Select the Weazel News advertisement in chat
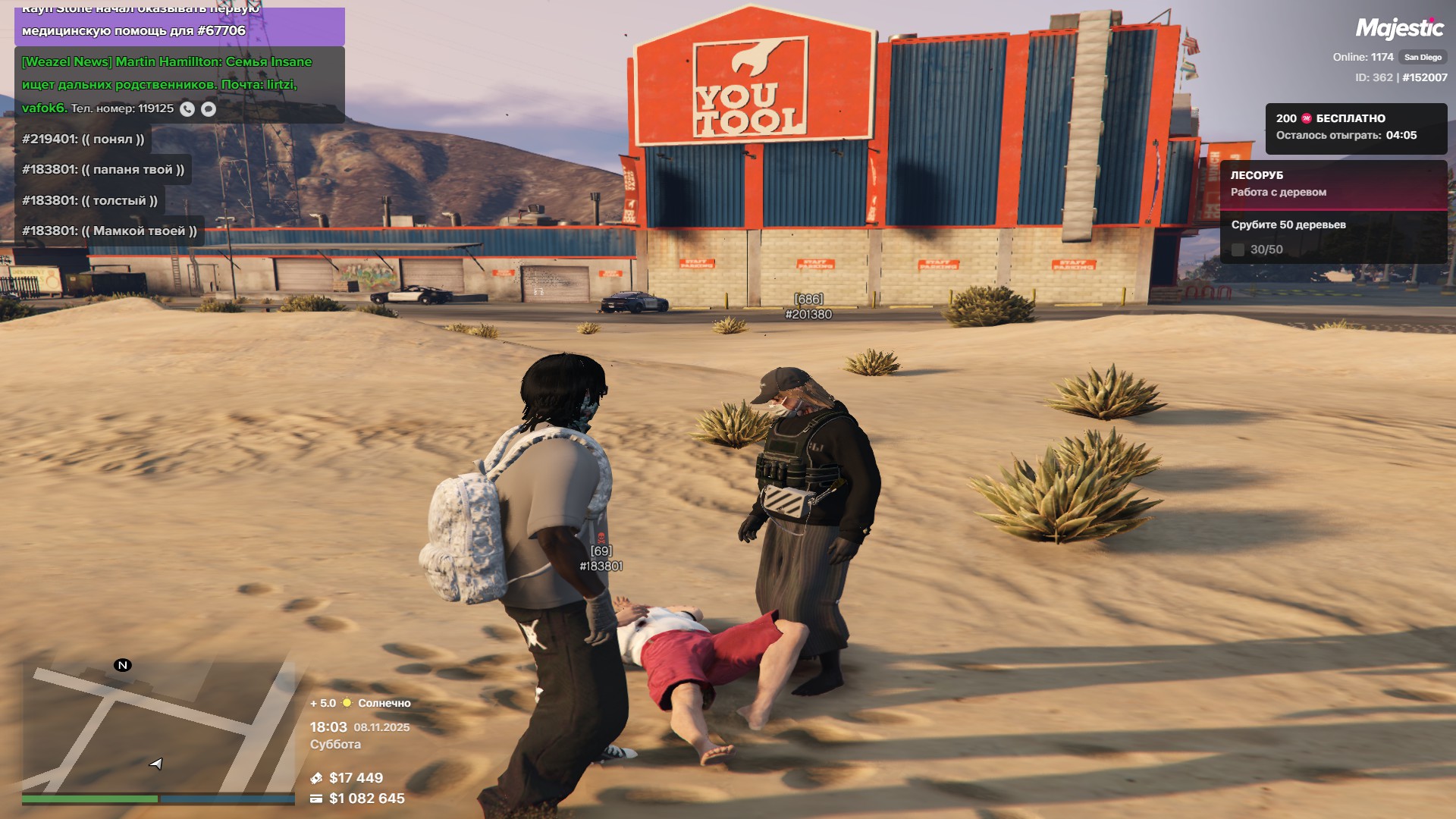Screen dimensions: 1456x819 point(179,84)
